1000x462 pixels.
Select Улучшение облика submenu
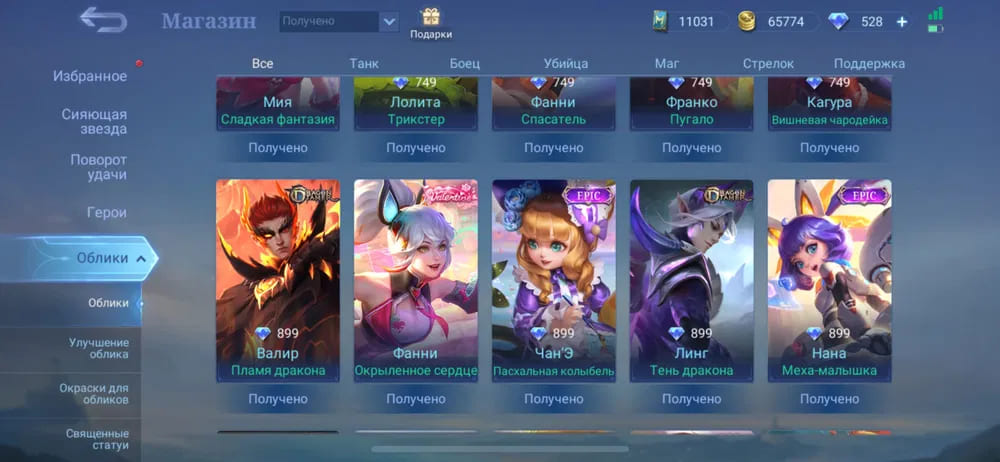[98, 349]
